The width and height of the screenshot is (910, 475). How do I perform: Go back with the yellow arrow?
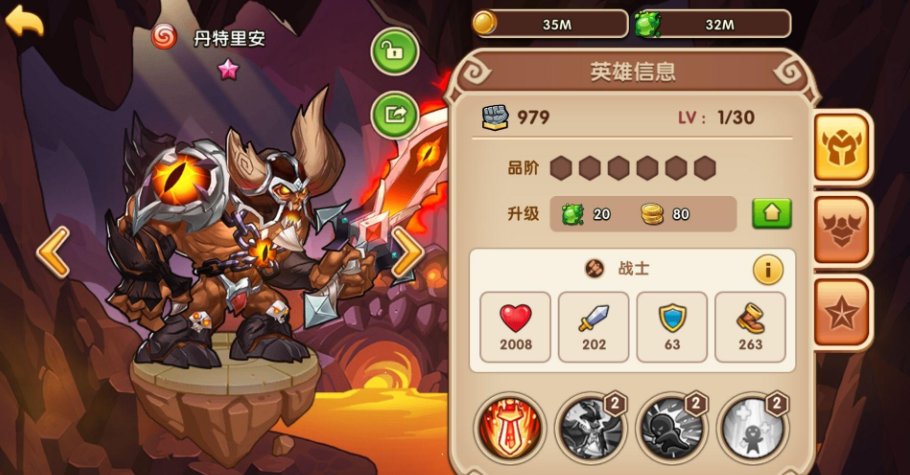click(x=24, y=21)
